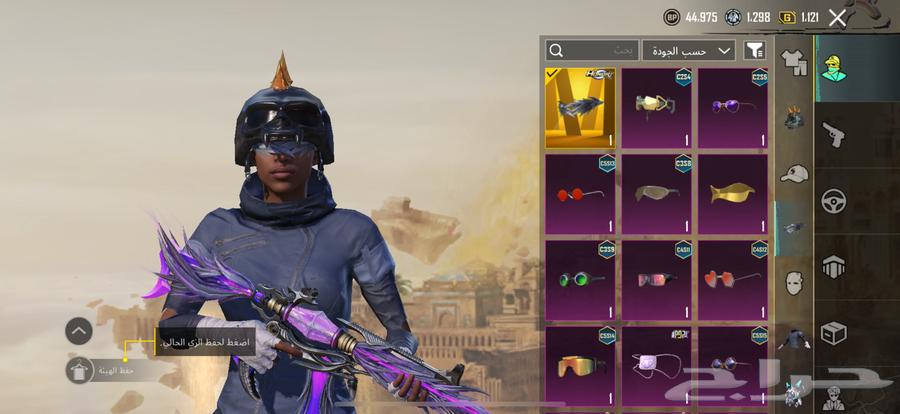The width and height of the screenshot is (900, 414).
Task: Click the save outfit hanger button
Action: [x=79, y=371]
